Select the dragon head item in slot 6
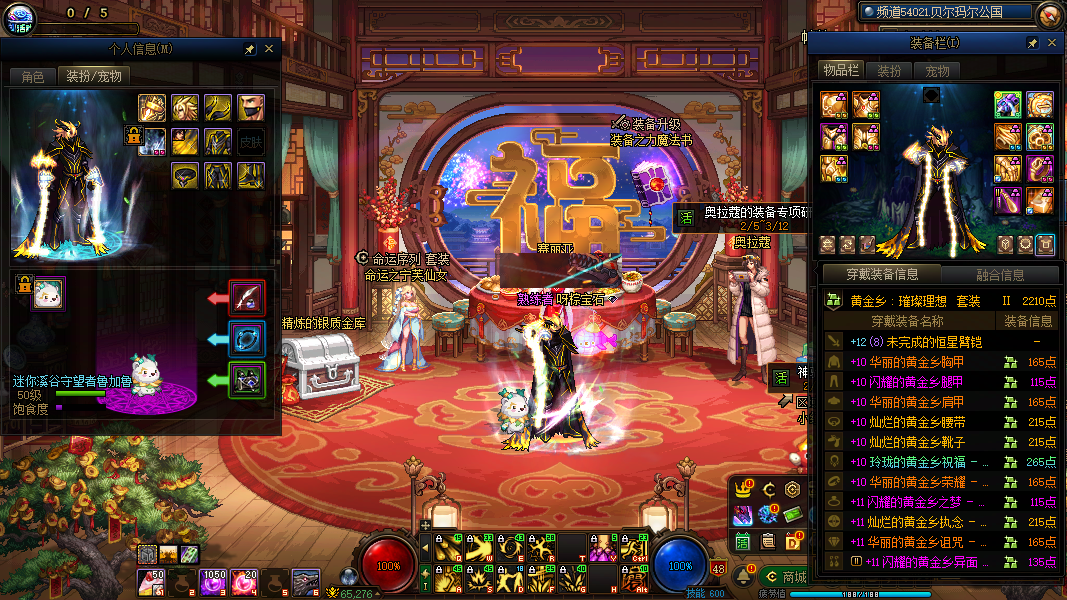1067x600 pixels. (305, 580)
